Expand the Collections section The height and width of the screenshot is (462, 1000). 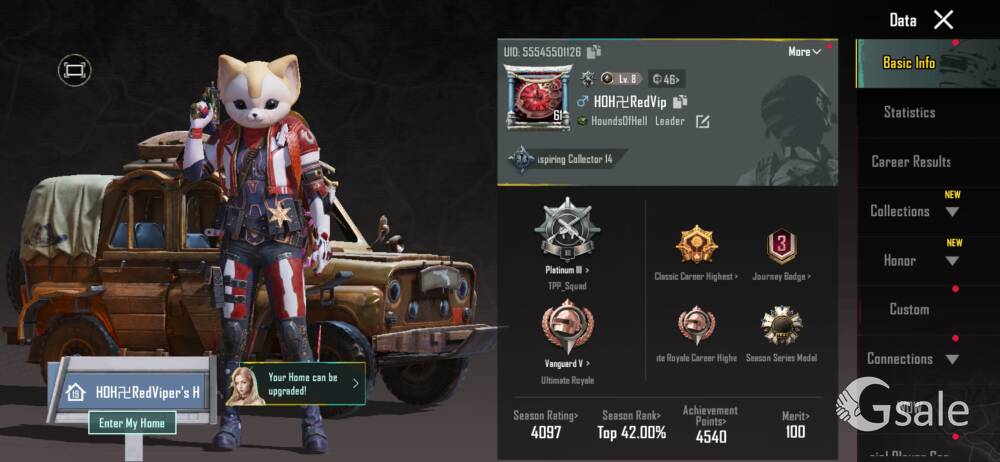(912, 211)
